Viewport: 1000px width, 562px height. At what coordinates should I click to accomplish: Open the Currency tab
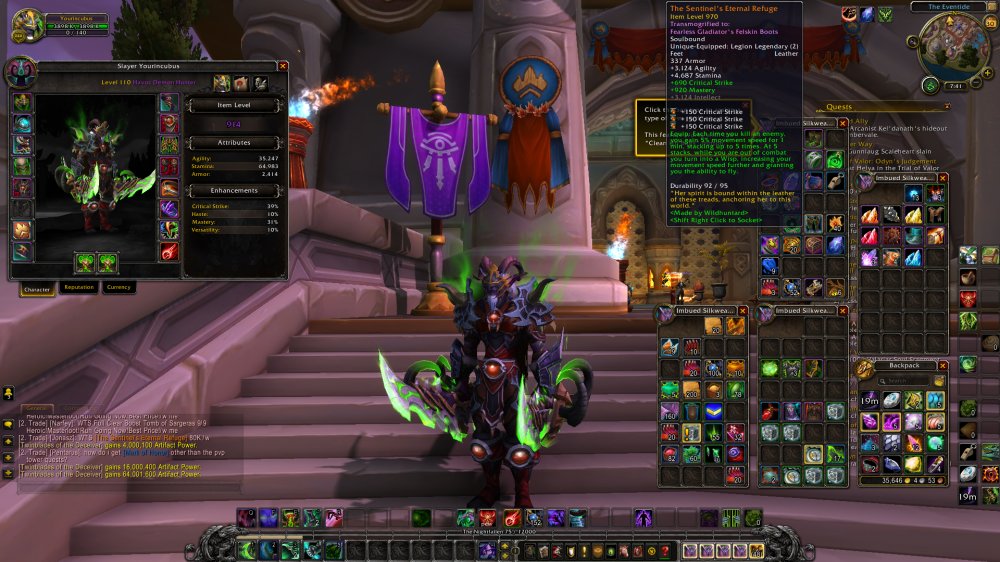(x=118, y=287)
